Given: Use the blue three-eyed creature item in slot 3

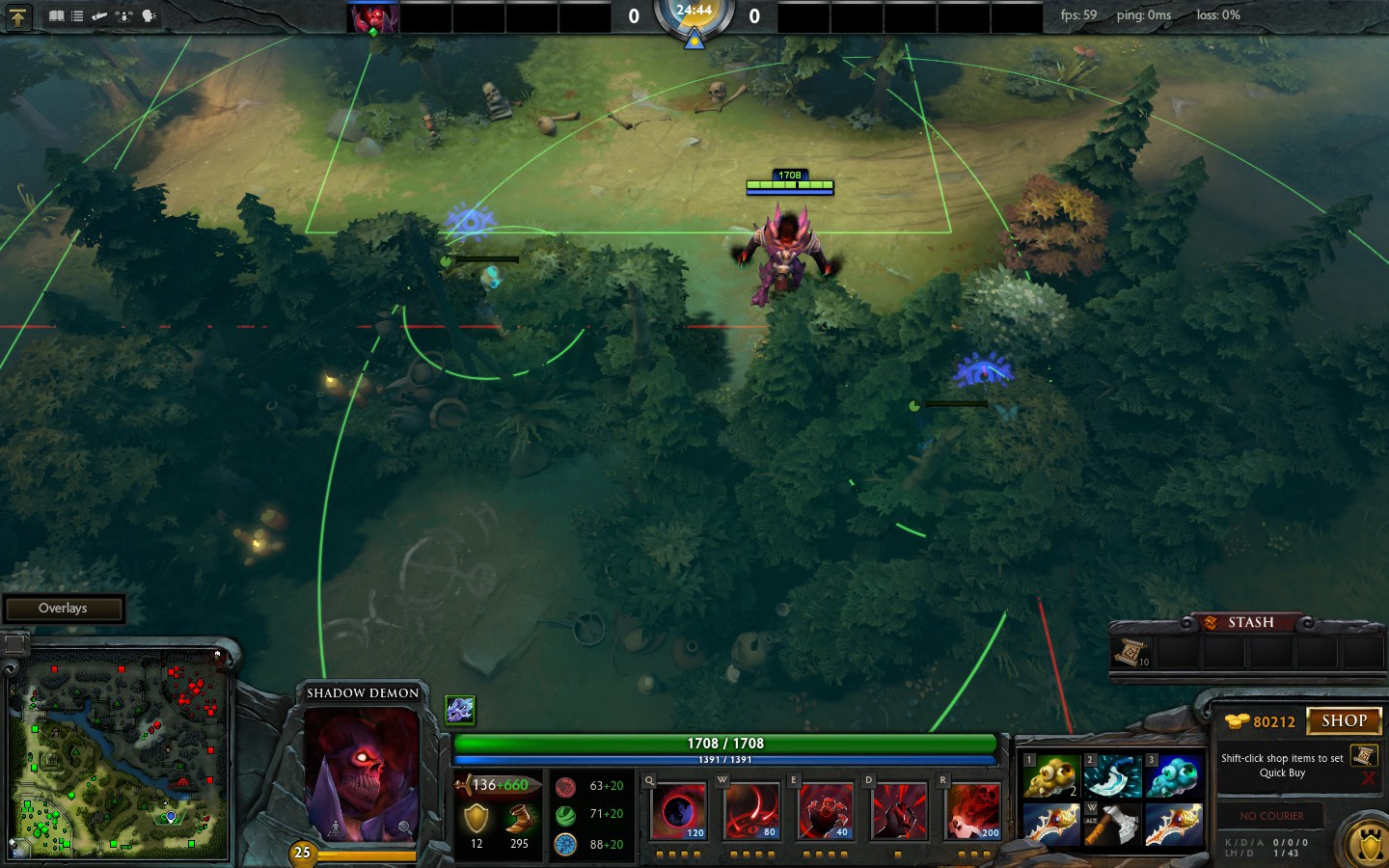Looking at the screenshot, I should pos(1174,776).
